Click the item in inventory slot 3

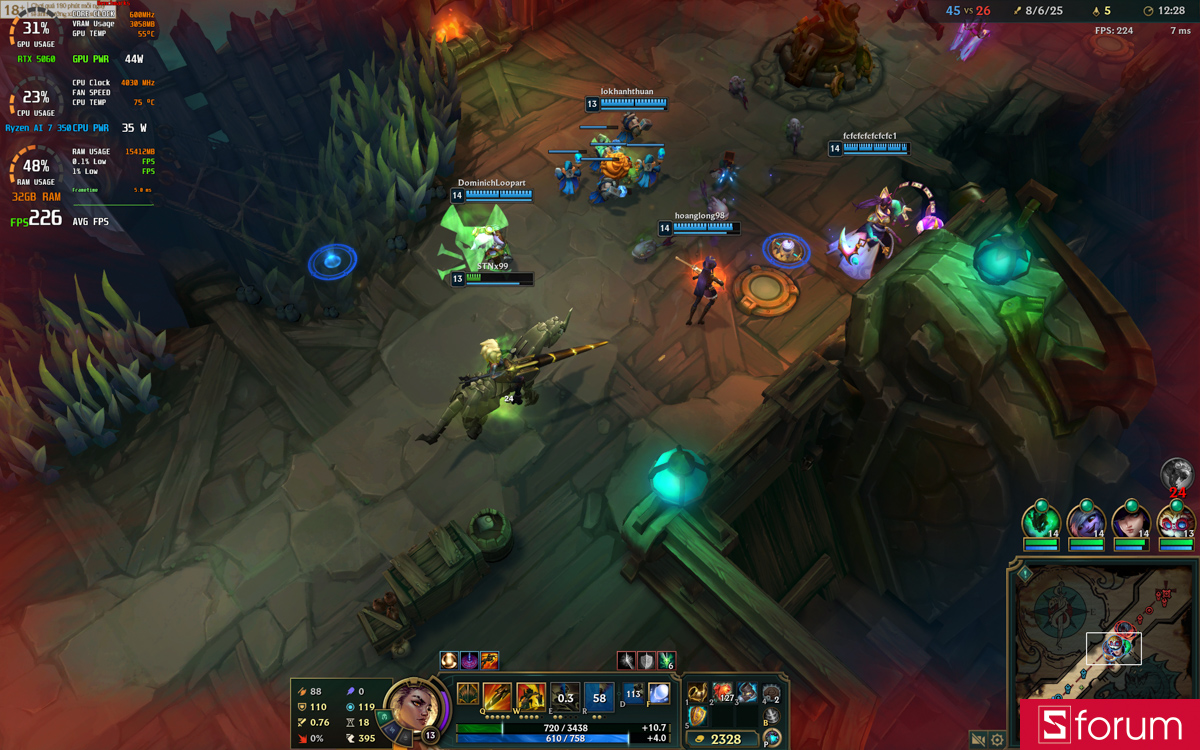tap(747, 693)
